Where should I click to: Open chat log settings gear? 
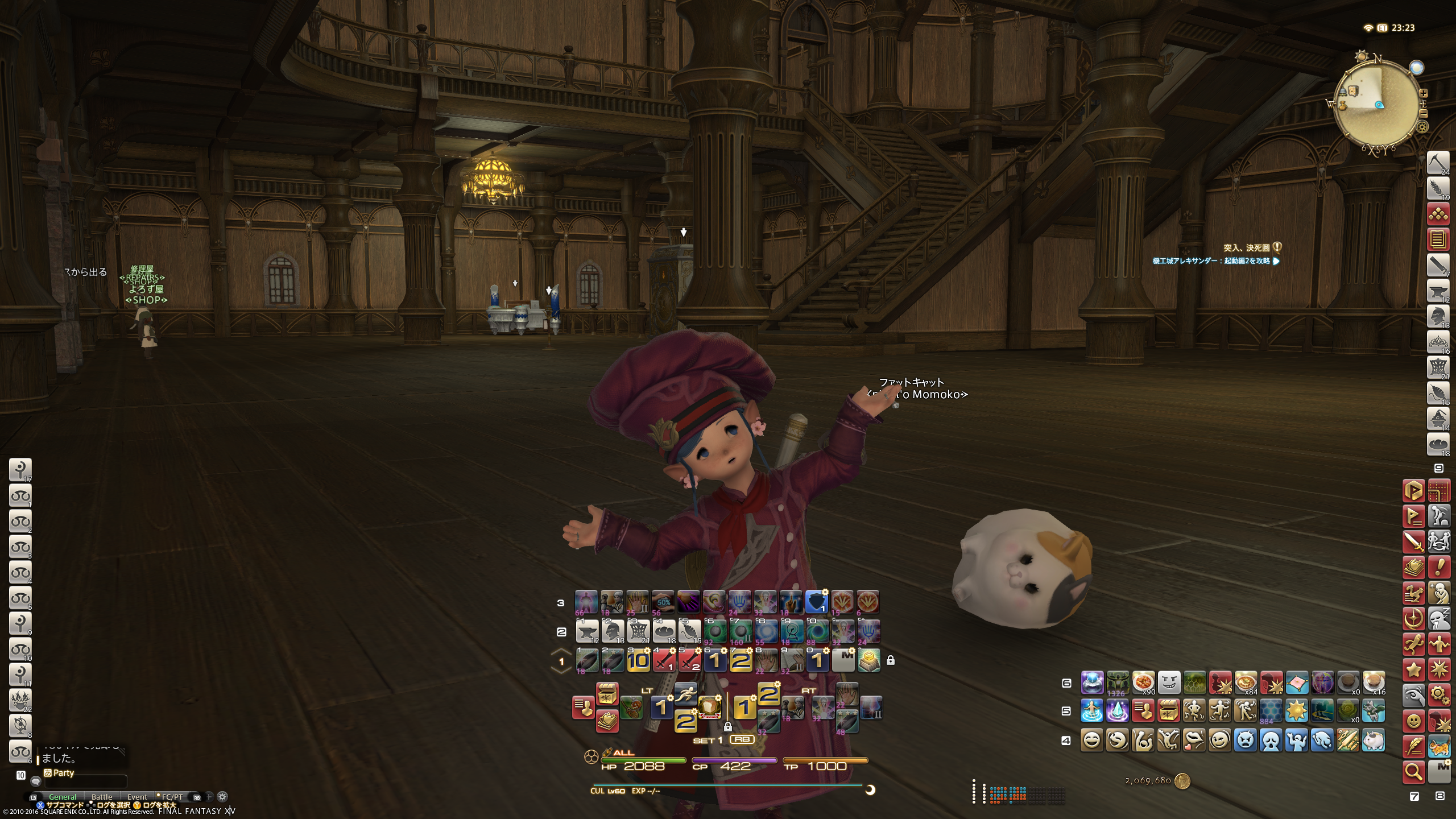point(223,797)
